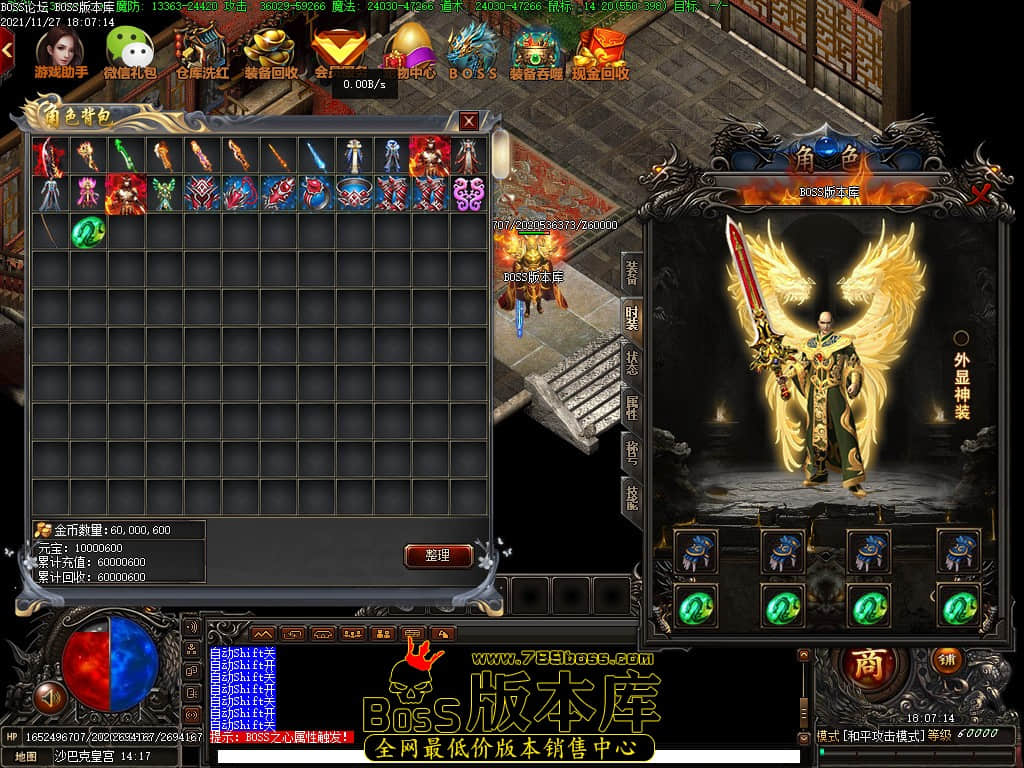Switch to the 时装 fashion tab
This screenshot has width=1024, height=768.
632,318
